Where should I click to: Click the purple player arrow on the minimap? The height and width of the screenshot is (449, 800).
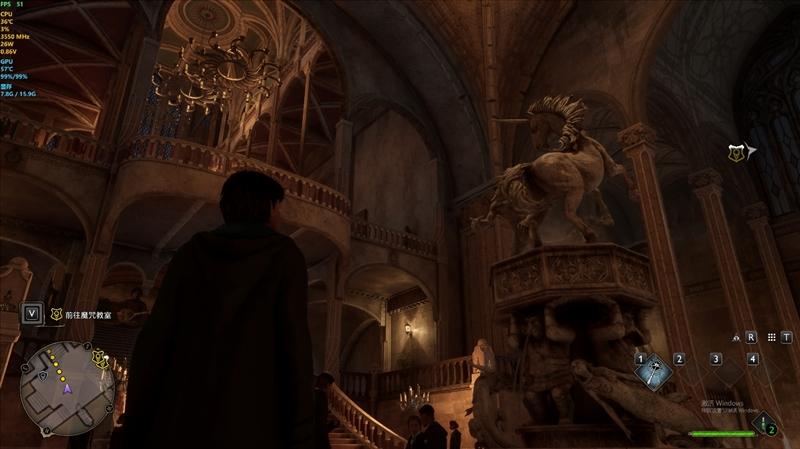pyautogui.click(x=67, y=388)
